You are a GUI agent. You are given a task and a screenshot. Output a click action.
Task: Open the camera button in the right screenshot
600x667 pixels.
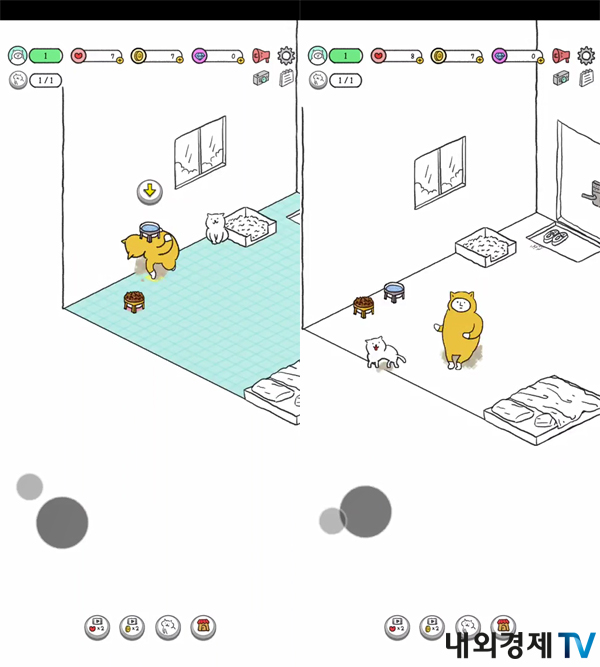(562, 78)
